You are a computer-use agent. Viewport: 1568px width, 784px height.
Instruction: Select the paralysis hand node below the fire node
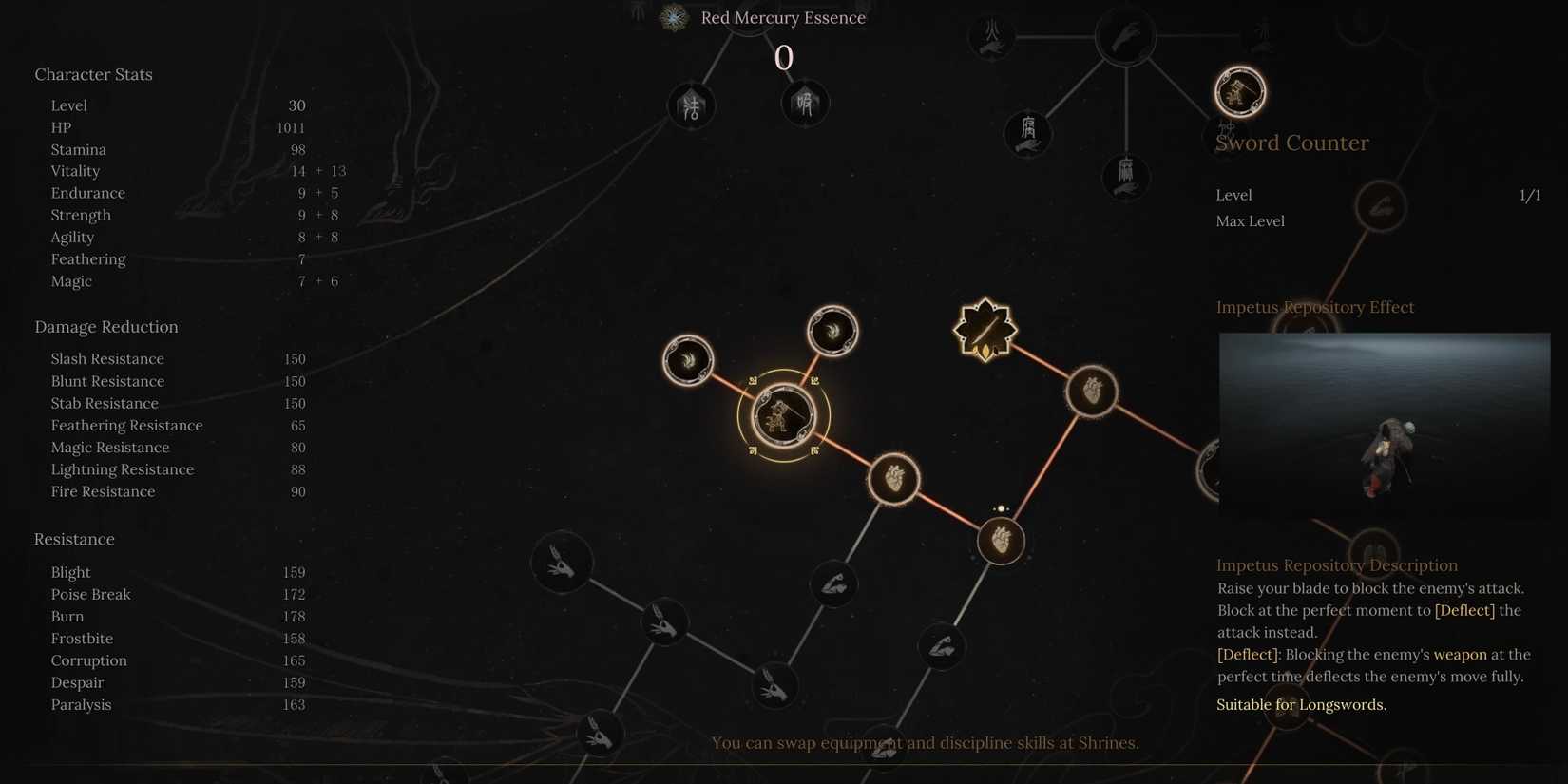1126,176
